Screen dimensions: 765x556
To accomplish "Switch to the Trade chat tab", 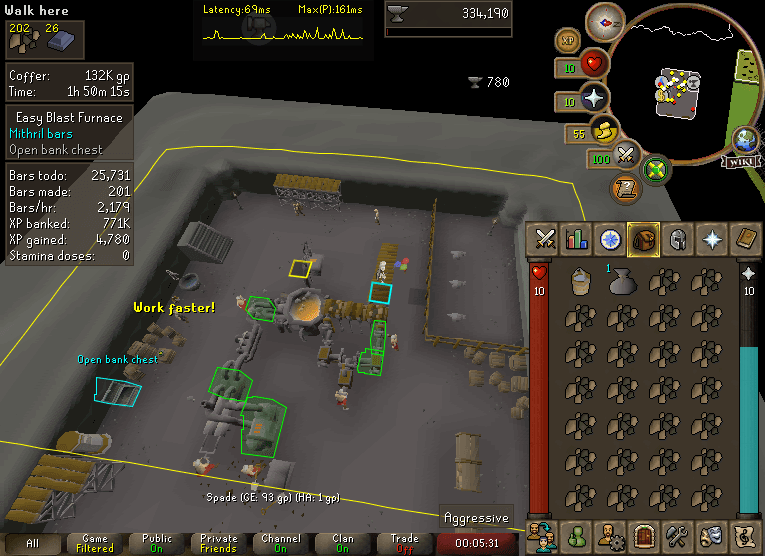I will [x=404, y=542].
